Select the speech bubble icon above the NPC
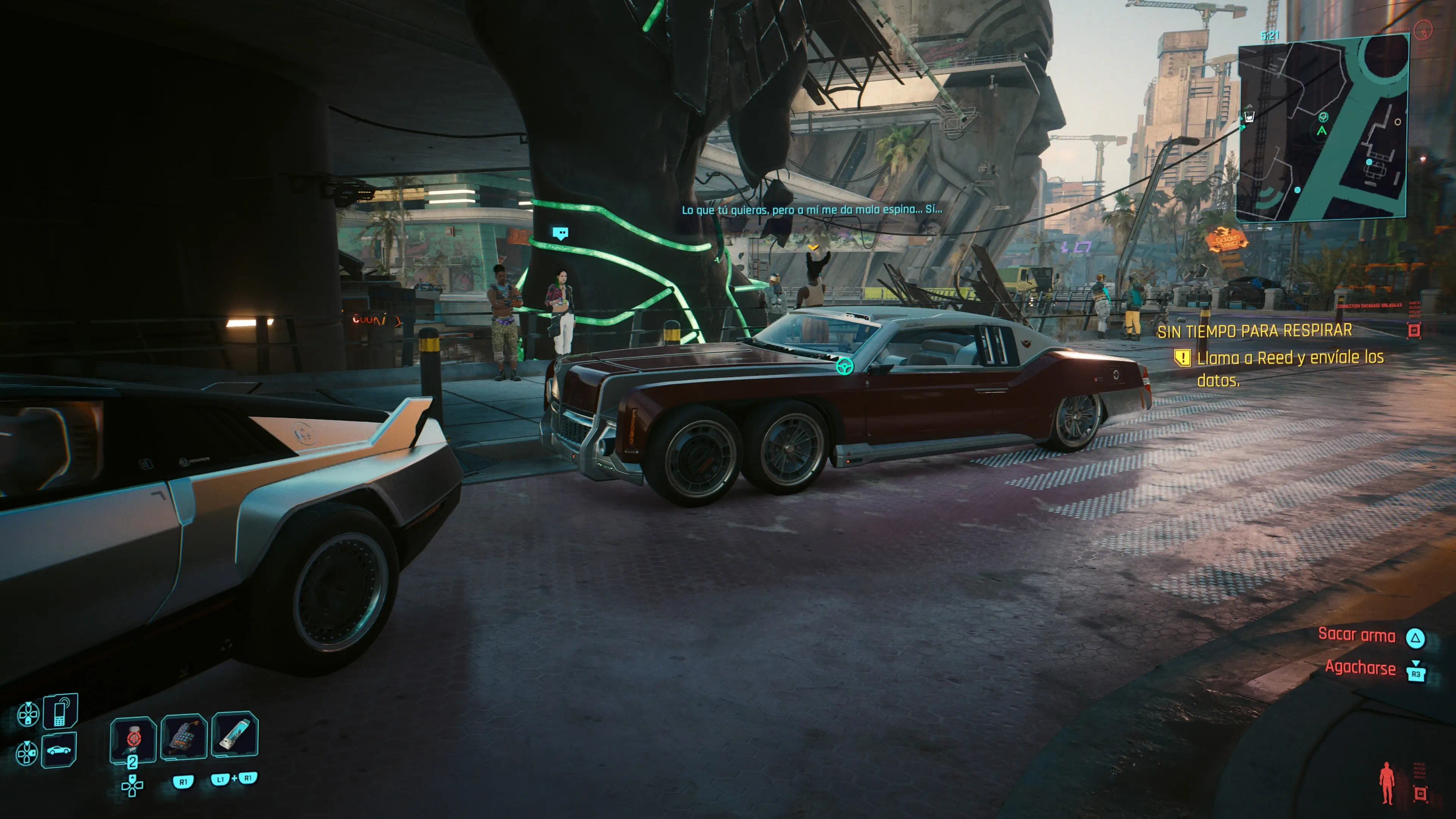 pyautogui.click(x=560, y=233)
